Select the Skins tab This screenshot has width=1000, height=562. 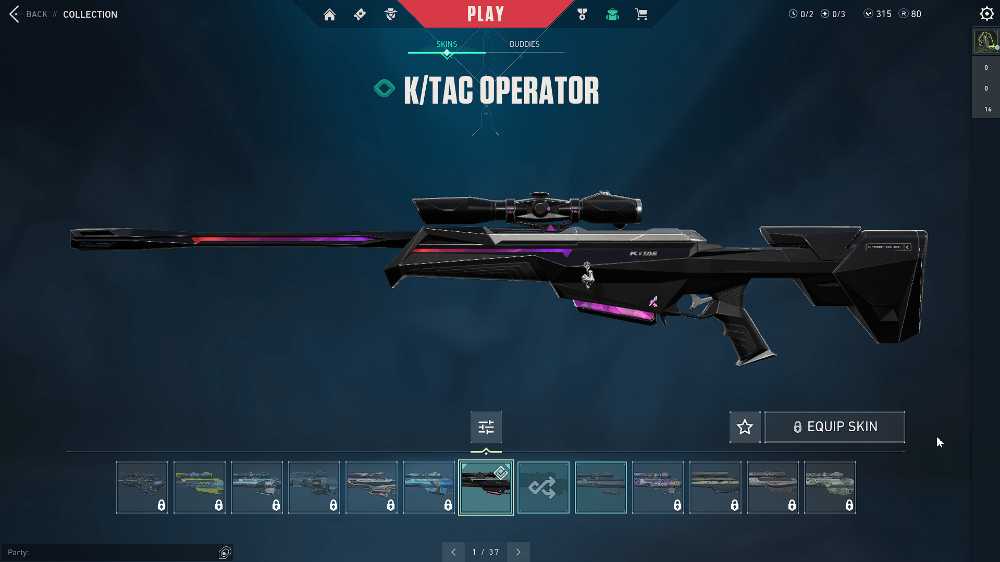447,45
